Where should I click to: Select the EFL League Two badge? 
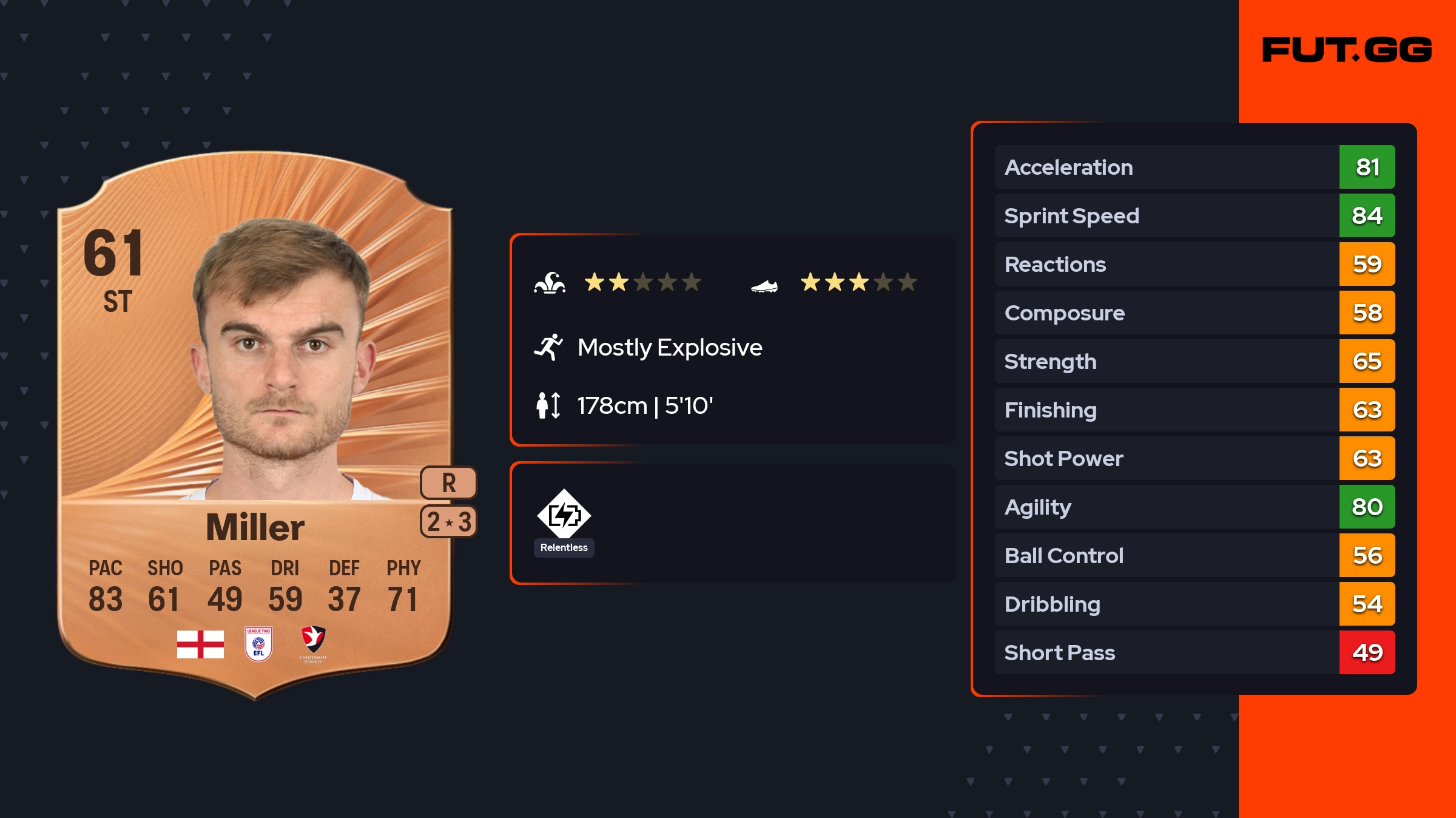click(x=258, y=643)
